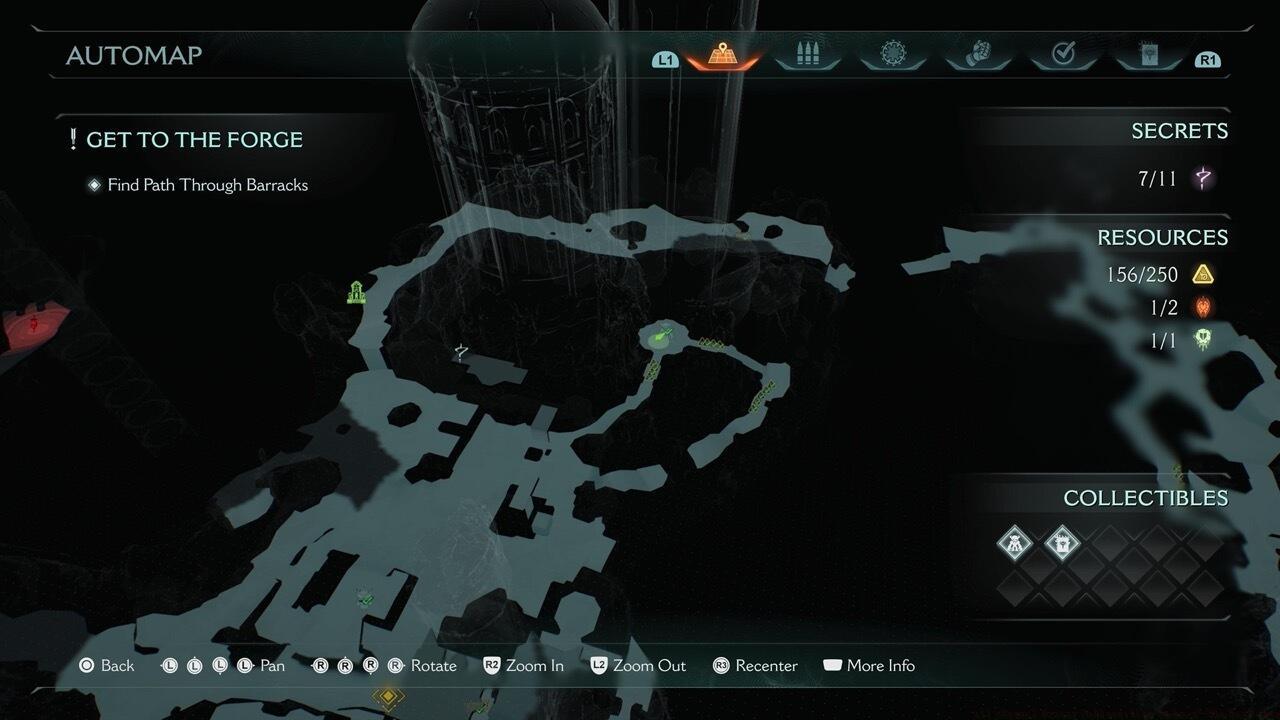Switch to the armored fist tab

(x=979, y=55)
